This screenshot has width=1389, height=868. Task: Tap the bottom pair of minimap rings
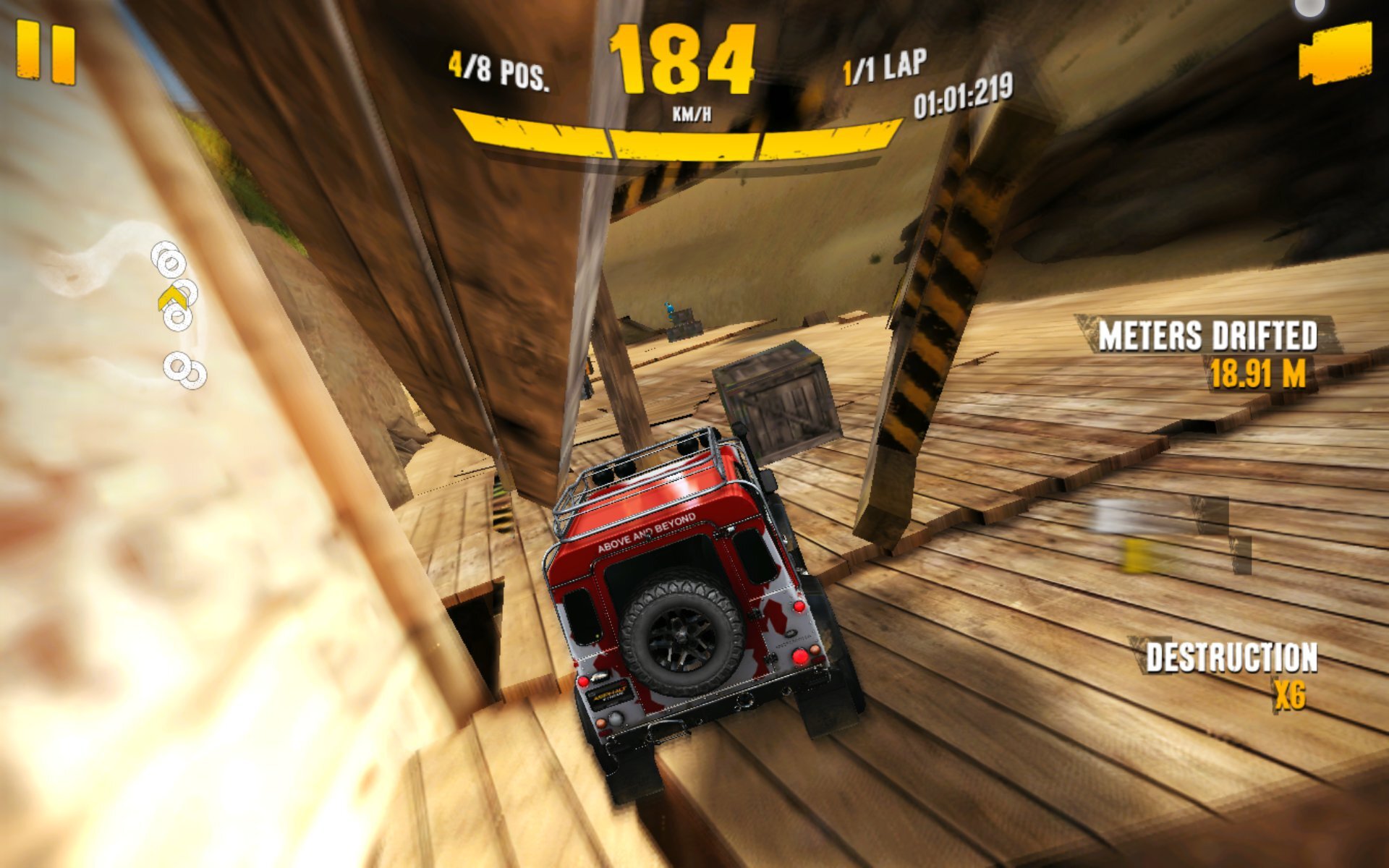(x=183, y=370)
